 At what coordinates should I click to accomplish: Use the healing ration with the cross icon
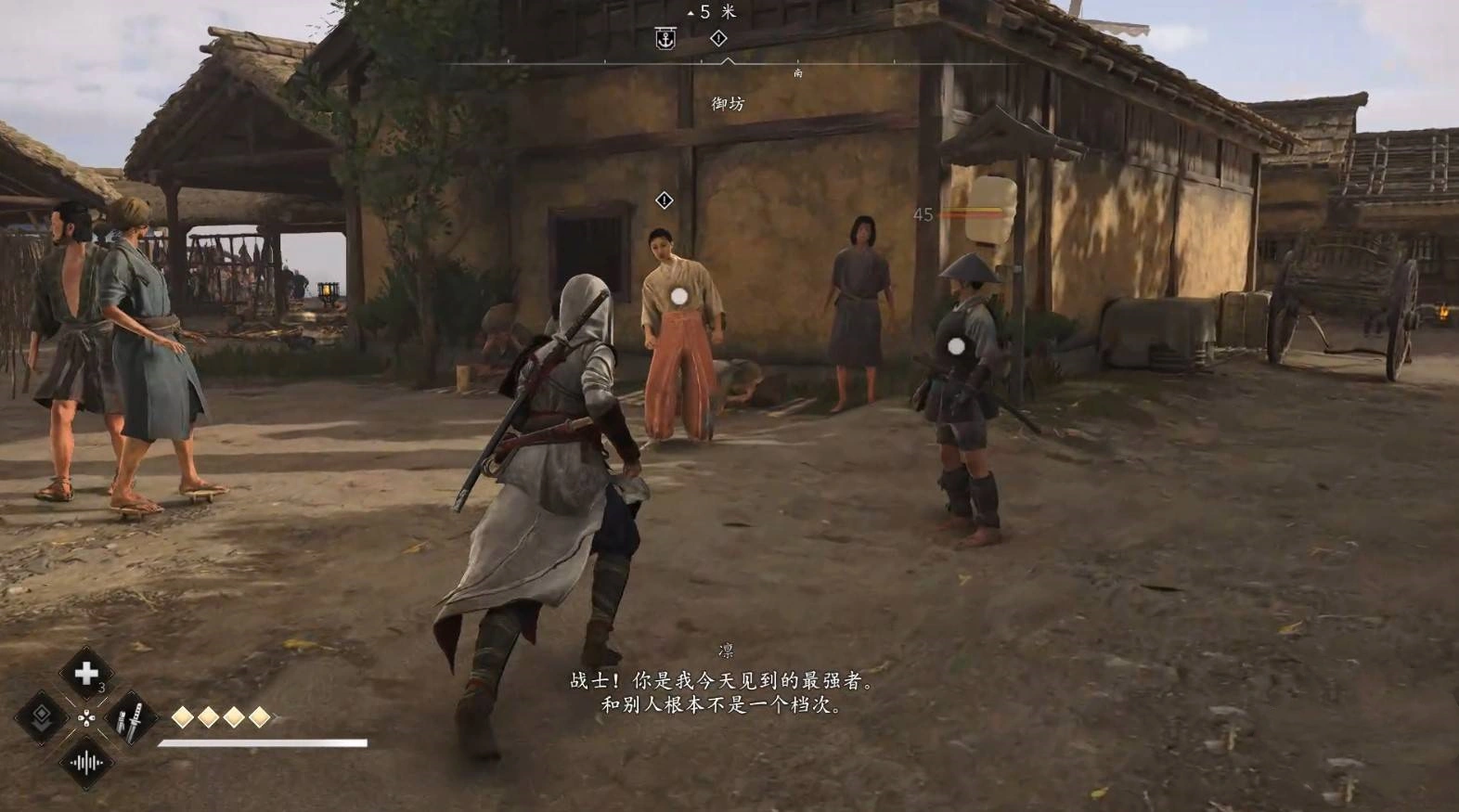coord(85,673)
